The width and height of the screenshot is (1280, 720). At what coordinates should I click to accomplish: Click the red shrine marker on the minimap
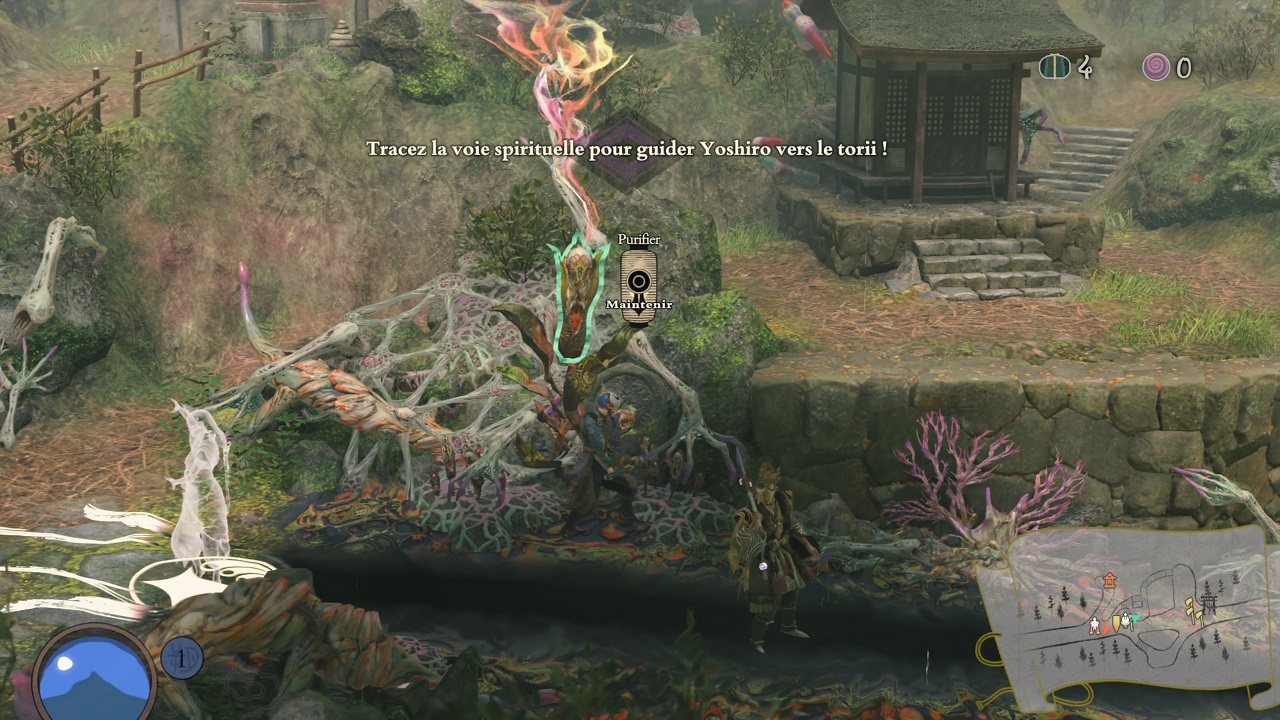click(1109, 579)
